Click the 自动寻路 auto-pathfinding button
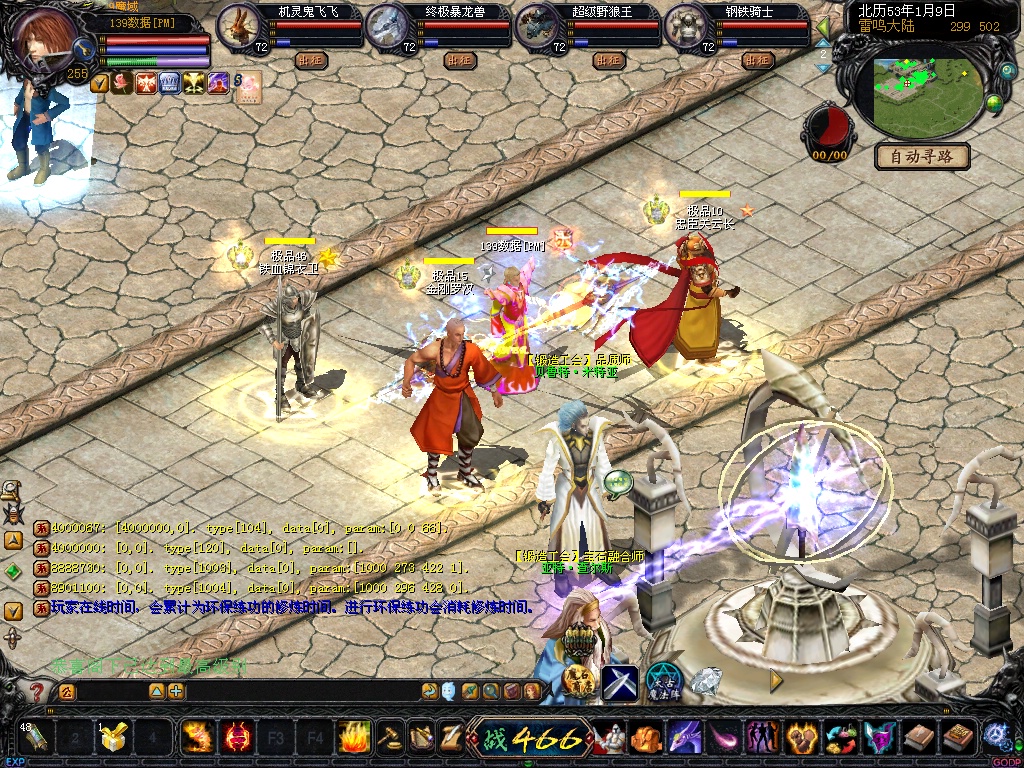Image resolution: width=1024 pixels, height=768 pixels. coord(922,156)
